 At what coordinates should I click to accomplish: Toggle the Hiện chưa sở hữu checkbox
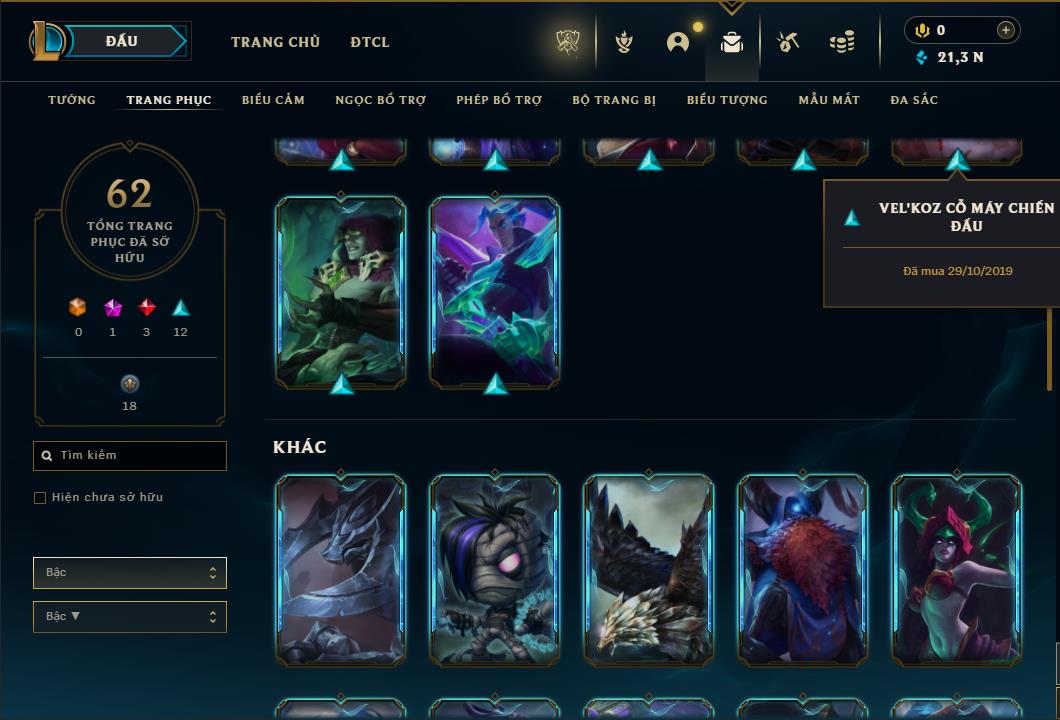tap(40, 498)
